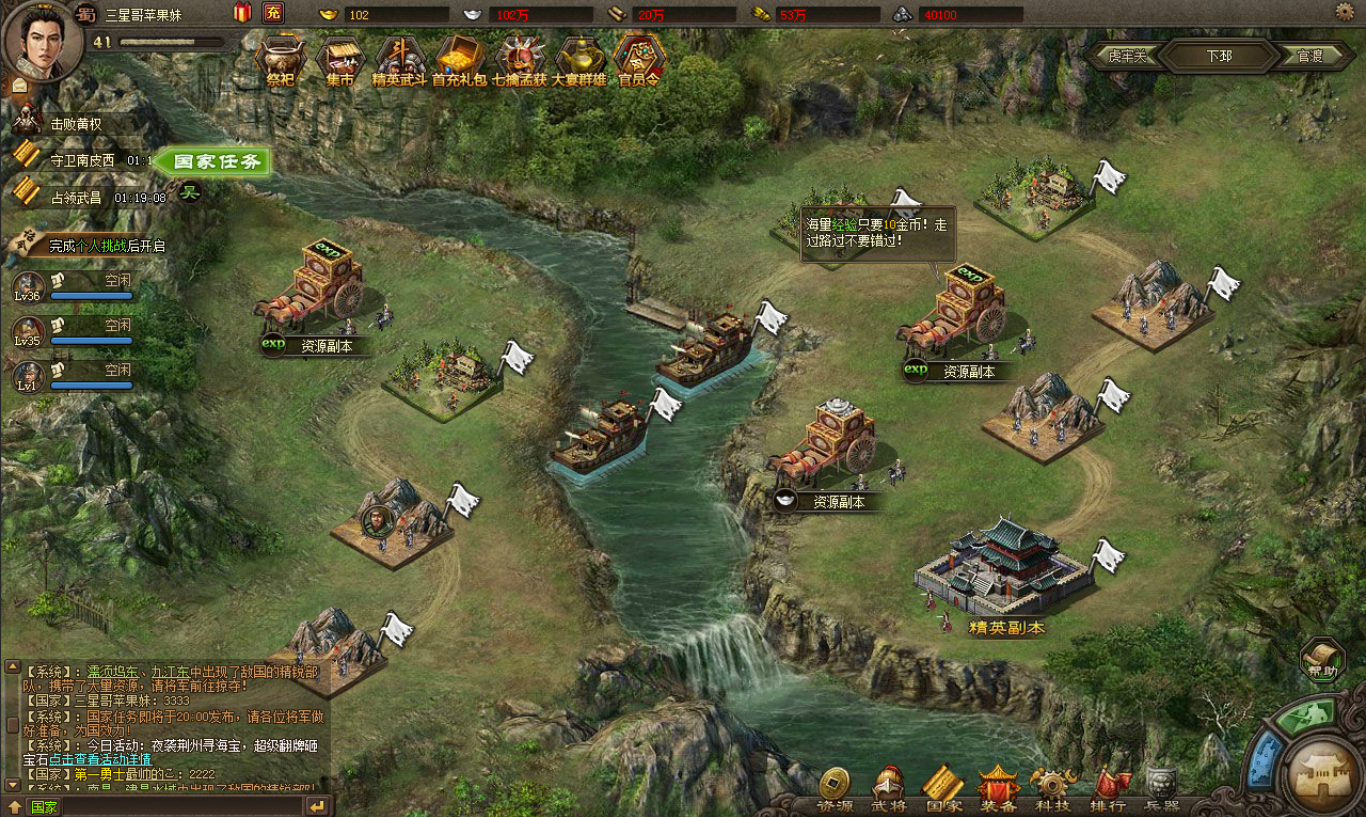Claim the 首充礼包 treasure chest
This screenshot has width=1366, height=817.
coord(459,60)
